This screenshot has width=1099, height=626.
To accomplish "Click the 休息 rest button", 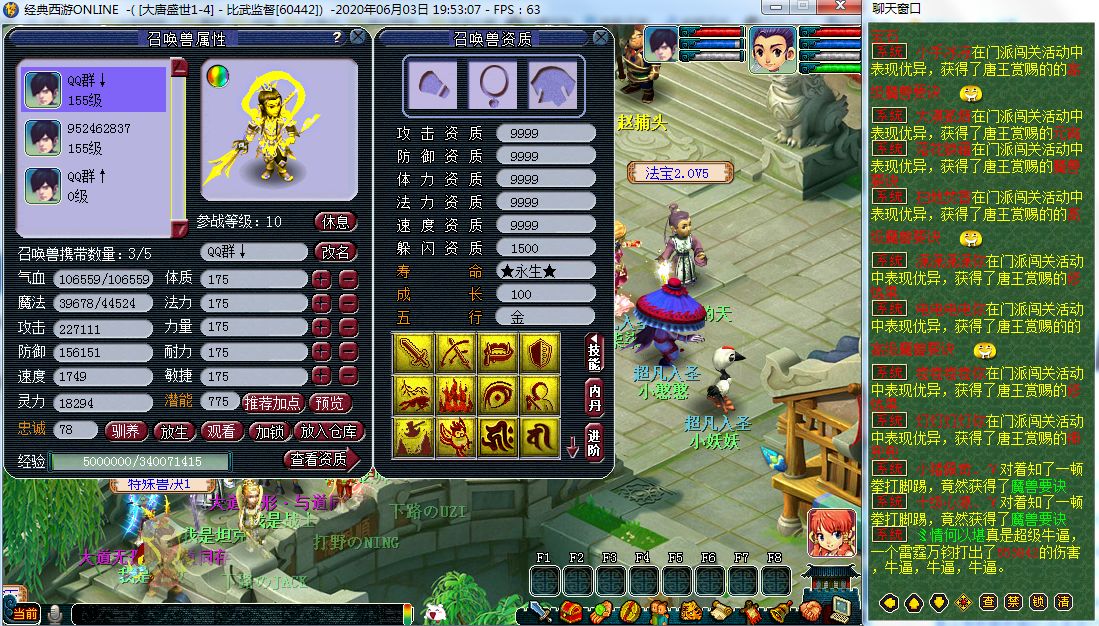I will (x=335, y=222).
